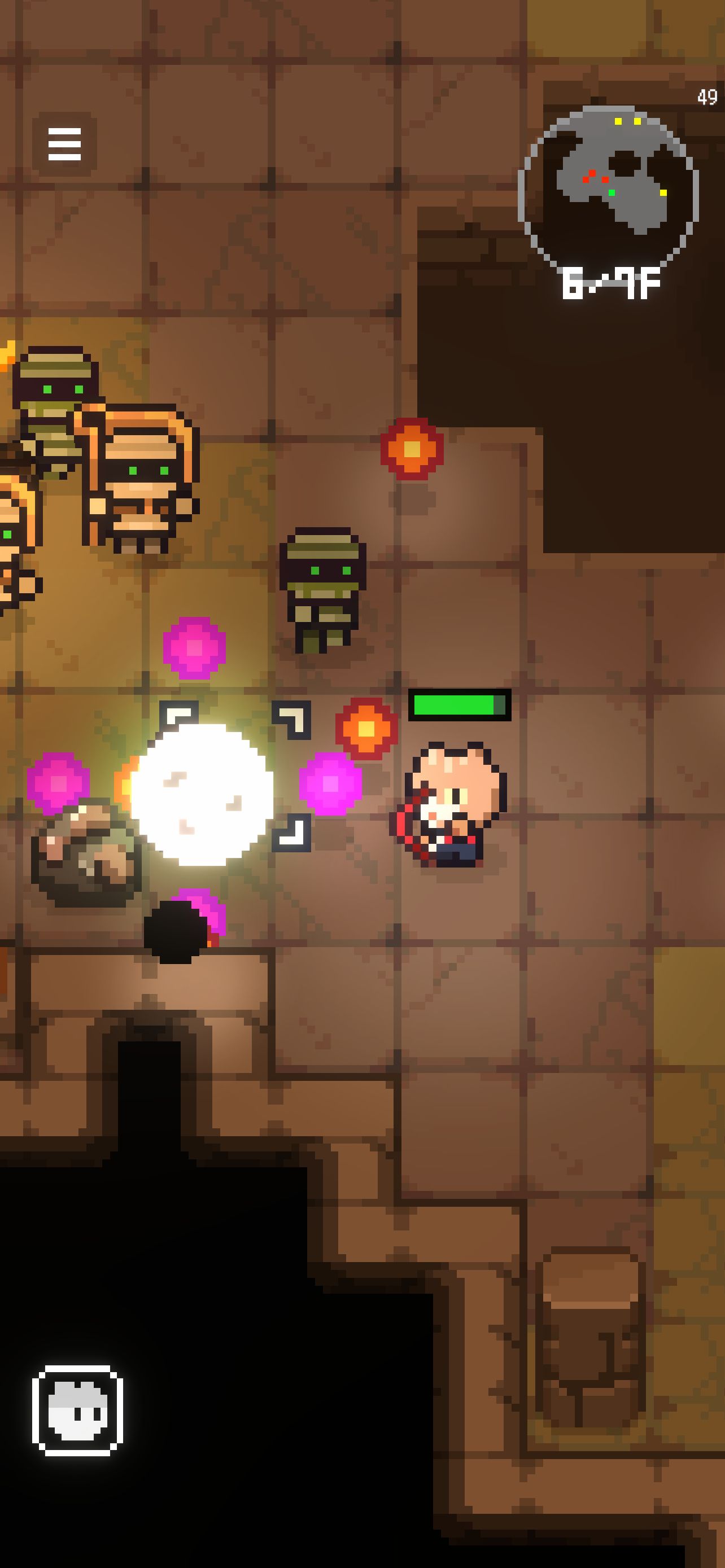Viewport: 725px width, 1568px height.
Task: Tap the character face skill button
Action: (78, 1411)
